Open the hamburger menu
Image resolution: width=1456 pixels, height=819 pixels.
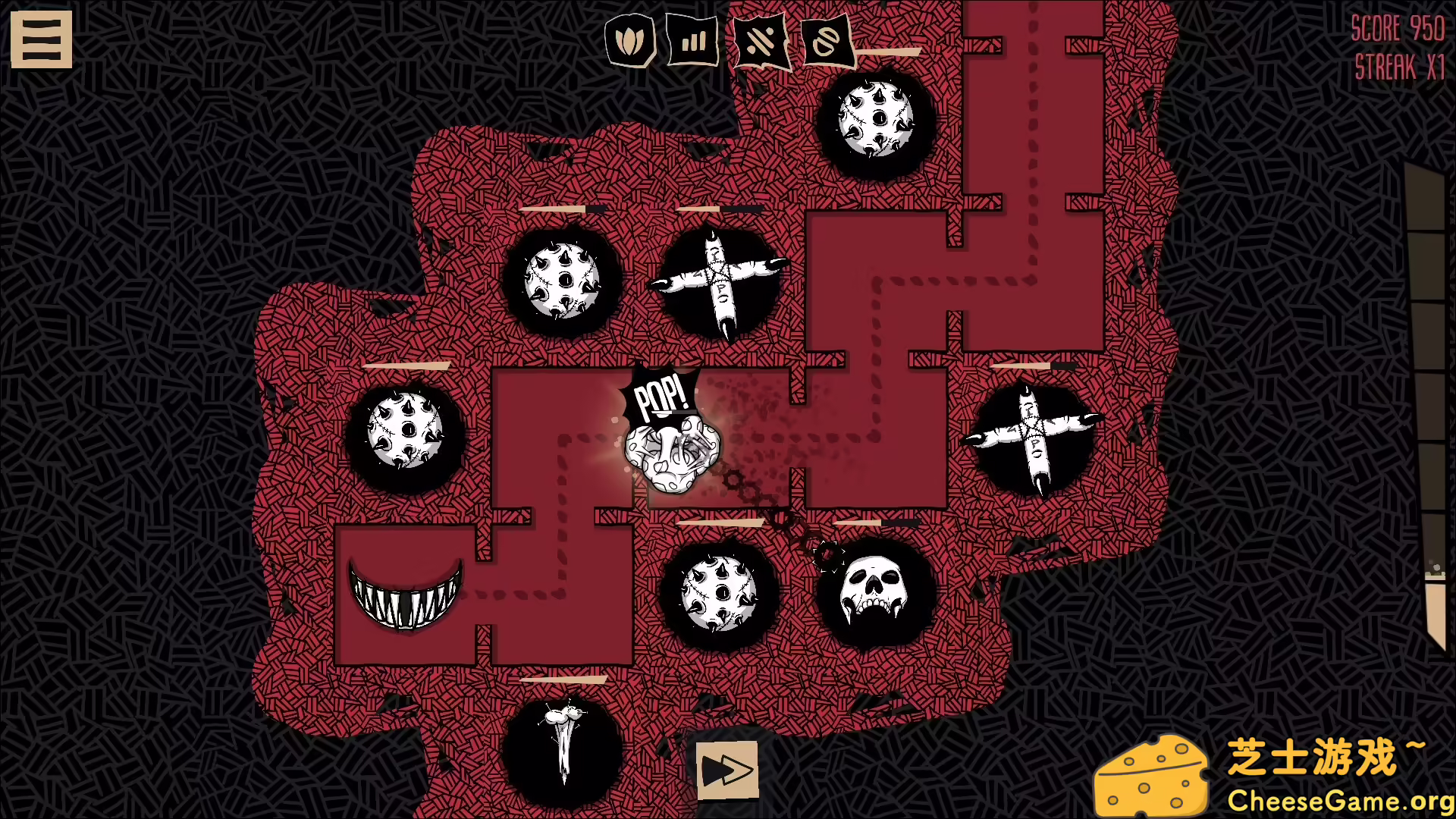click(x=41, y=38)
